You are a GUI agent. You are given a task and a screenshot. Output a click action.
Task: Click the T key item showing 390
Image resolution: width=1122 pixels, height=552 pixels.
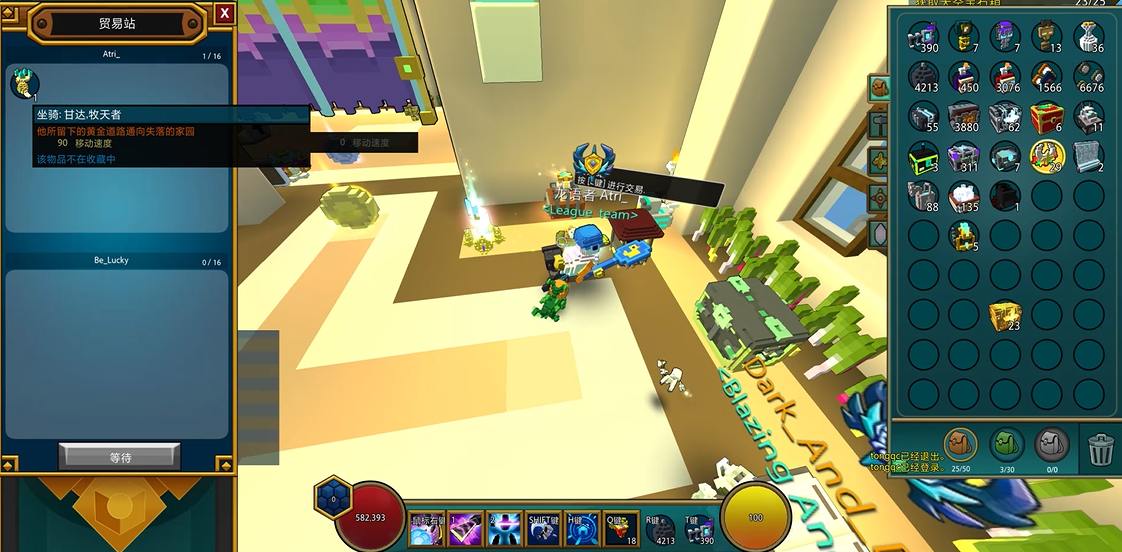click(699, 529)
